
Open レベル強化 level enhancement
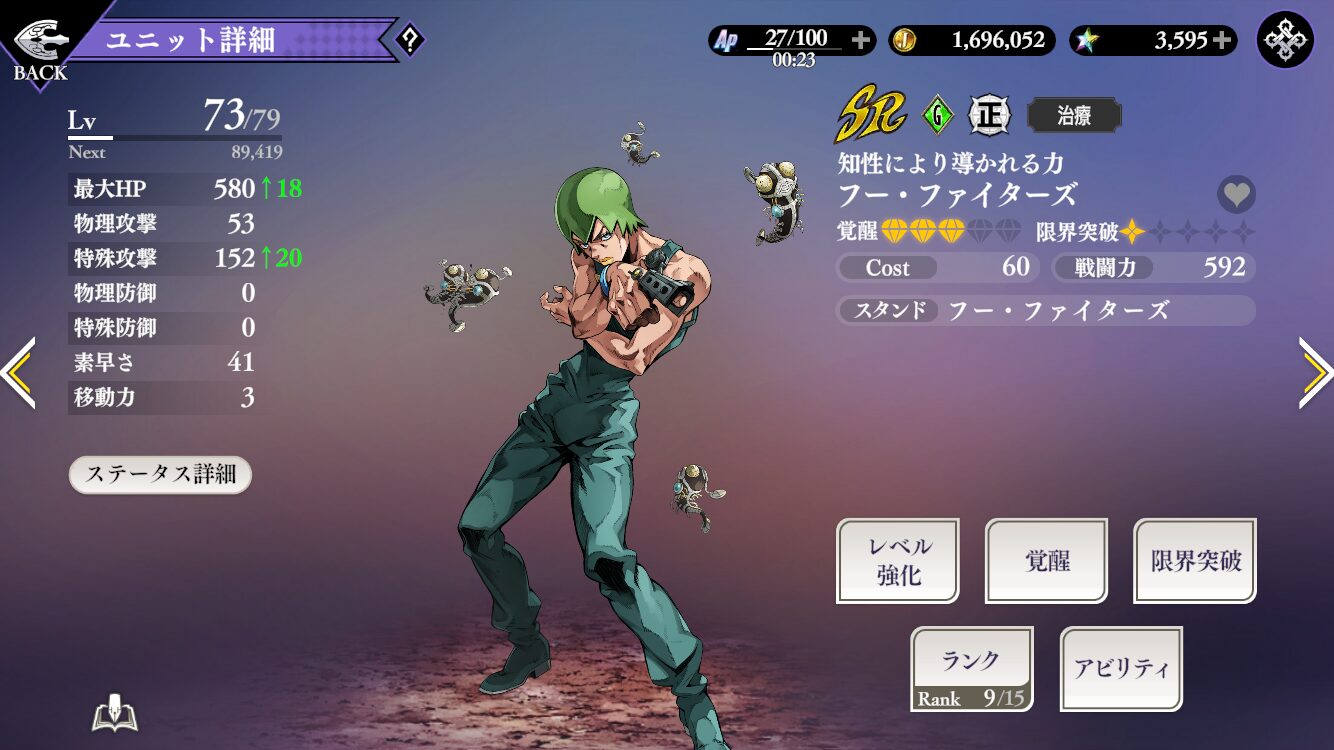pyautogui.click(x=898, y=561)
